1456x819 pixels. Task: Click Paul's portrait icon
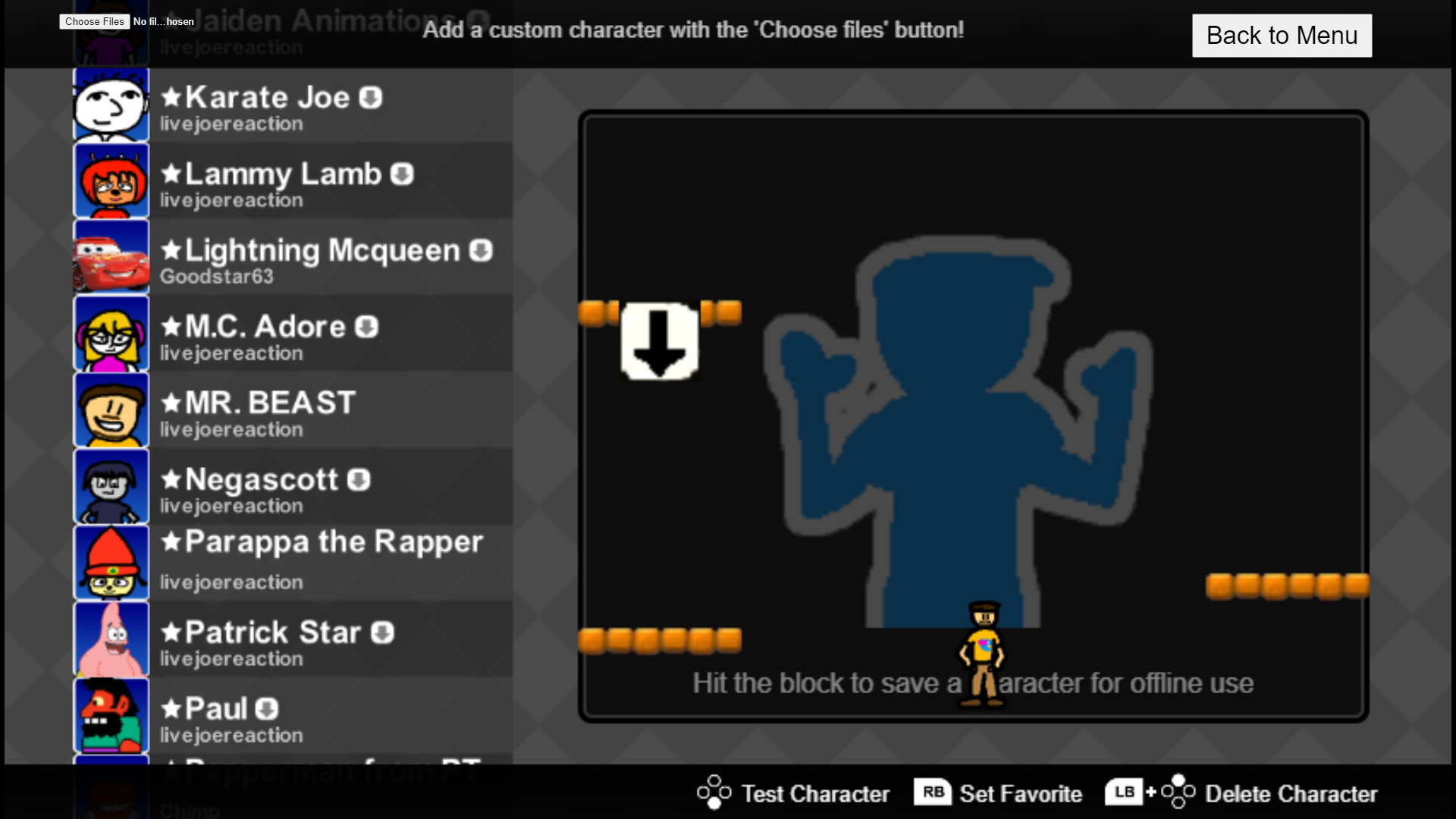(111, 715)
